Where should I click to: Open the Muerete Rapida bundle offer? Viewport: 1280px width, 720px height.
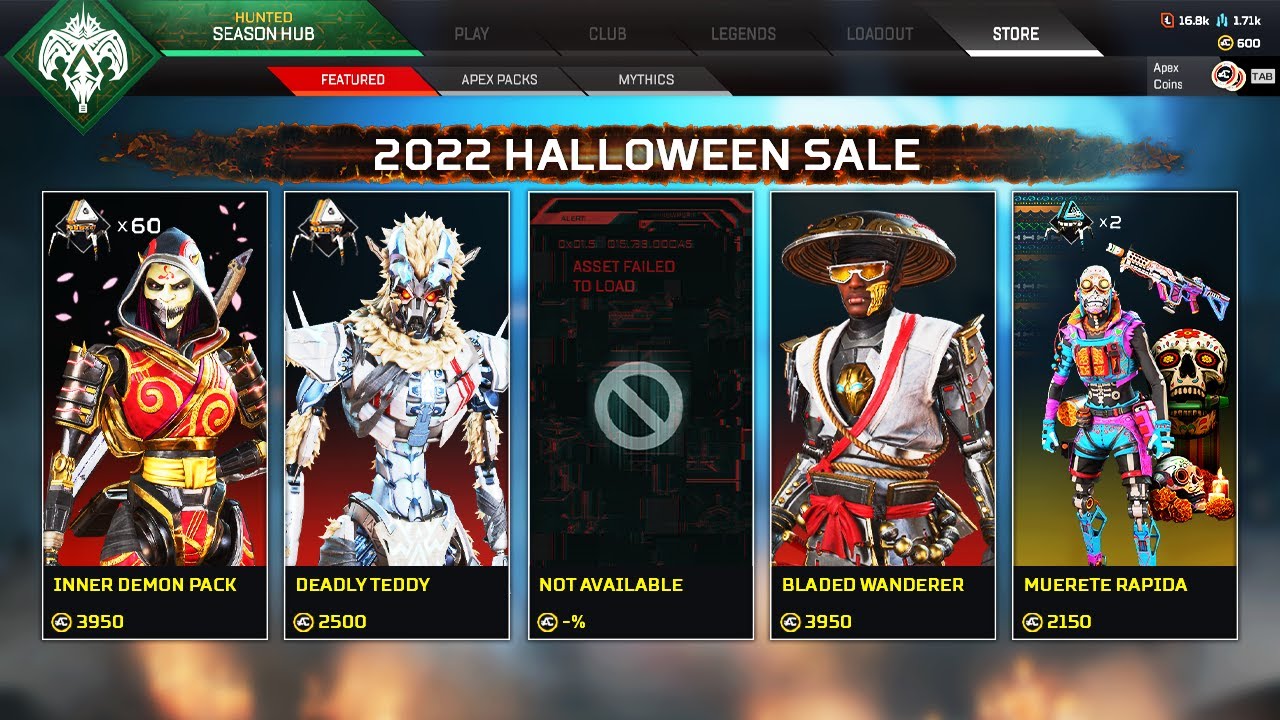1125,415
